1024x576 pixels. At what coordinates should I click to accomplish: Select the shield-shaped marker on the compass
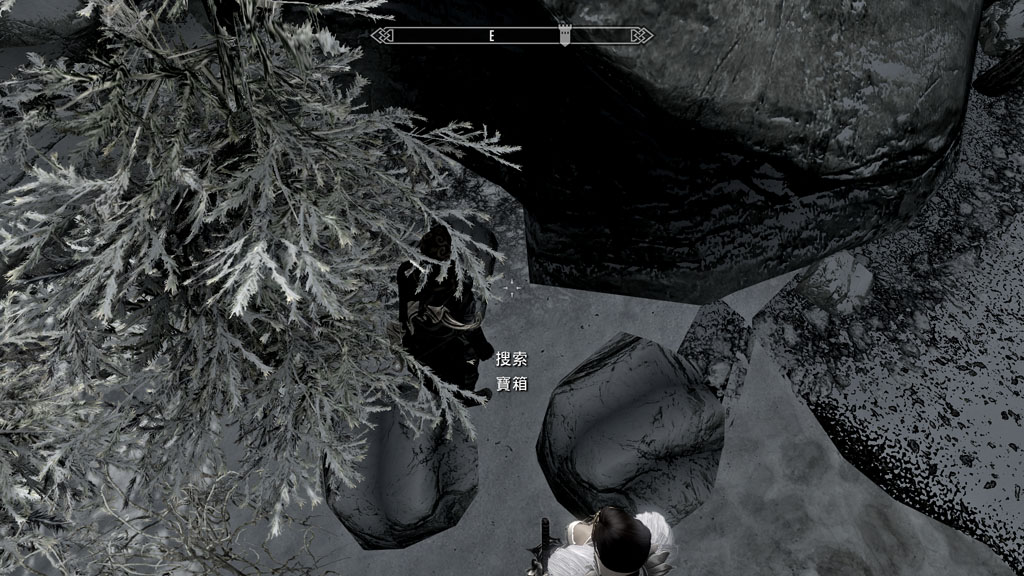click(x=567, y=35)
